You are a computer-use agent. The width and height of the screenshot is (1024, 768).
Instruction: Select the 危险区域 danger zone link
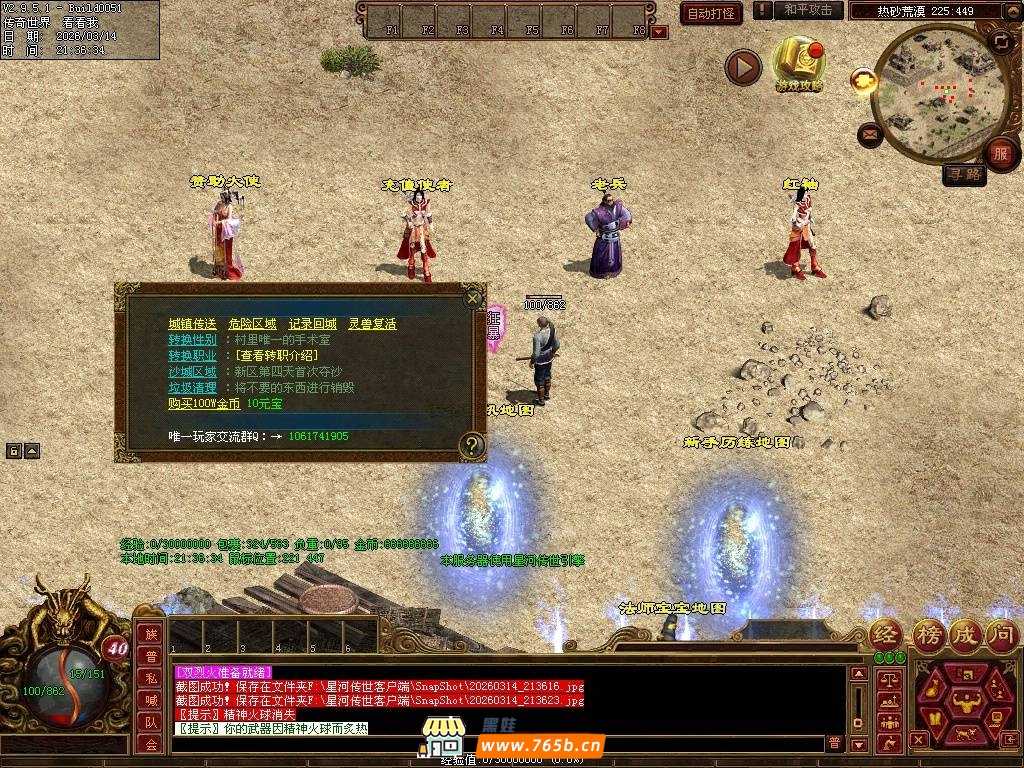(x=252, y=324)
